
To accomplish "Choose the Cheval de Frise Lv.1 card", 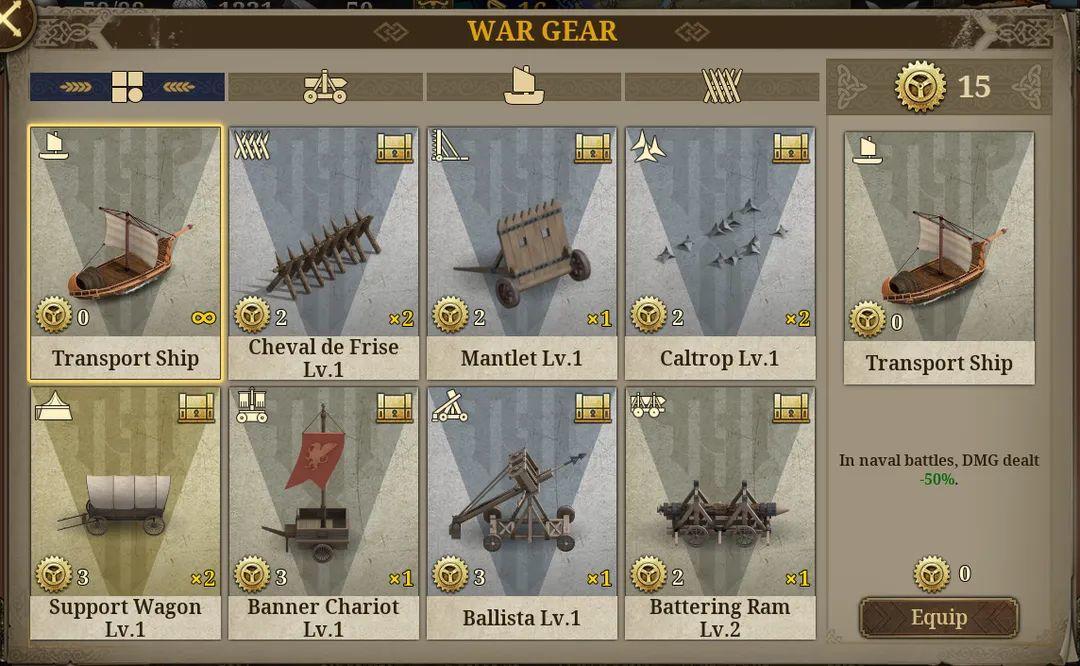I will coord(323,253).
